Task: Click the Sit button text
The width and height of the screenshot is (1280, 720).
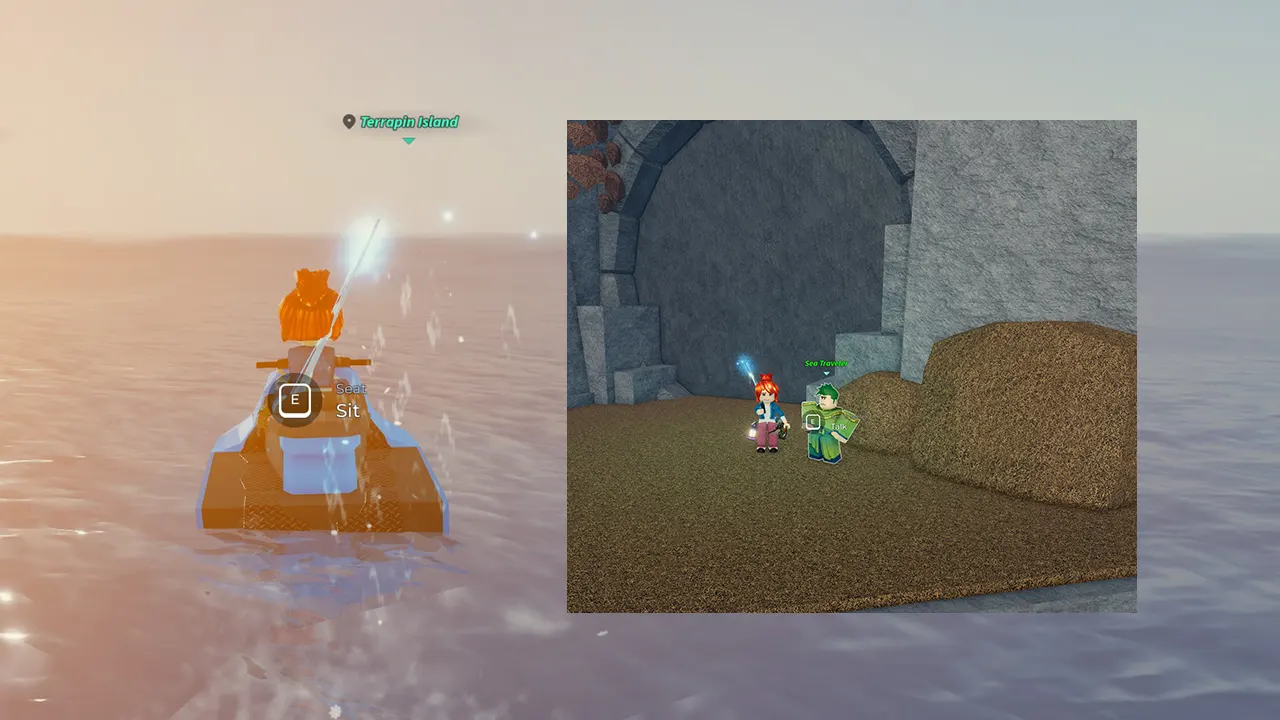Action: (348, 410)
